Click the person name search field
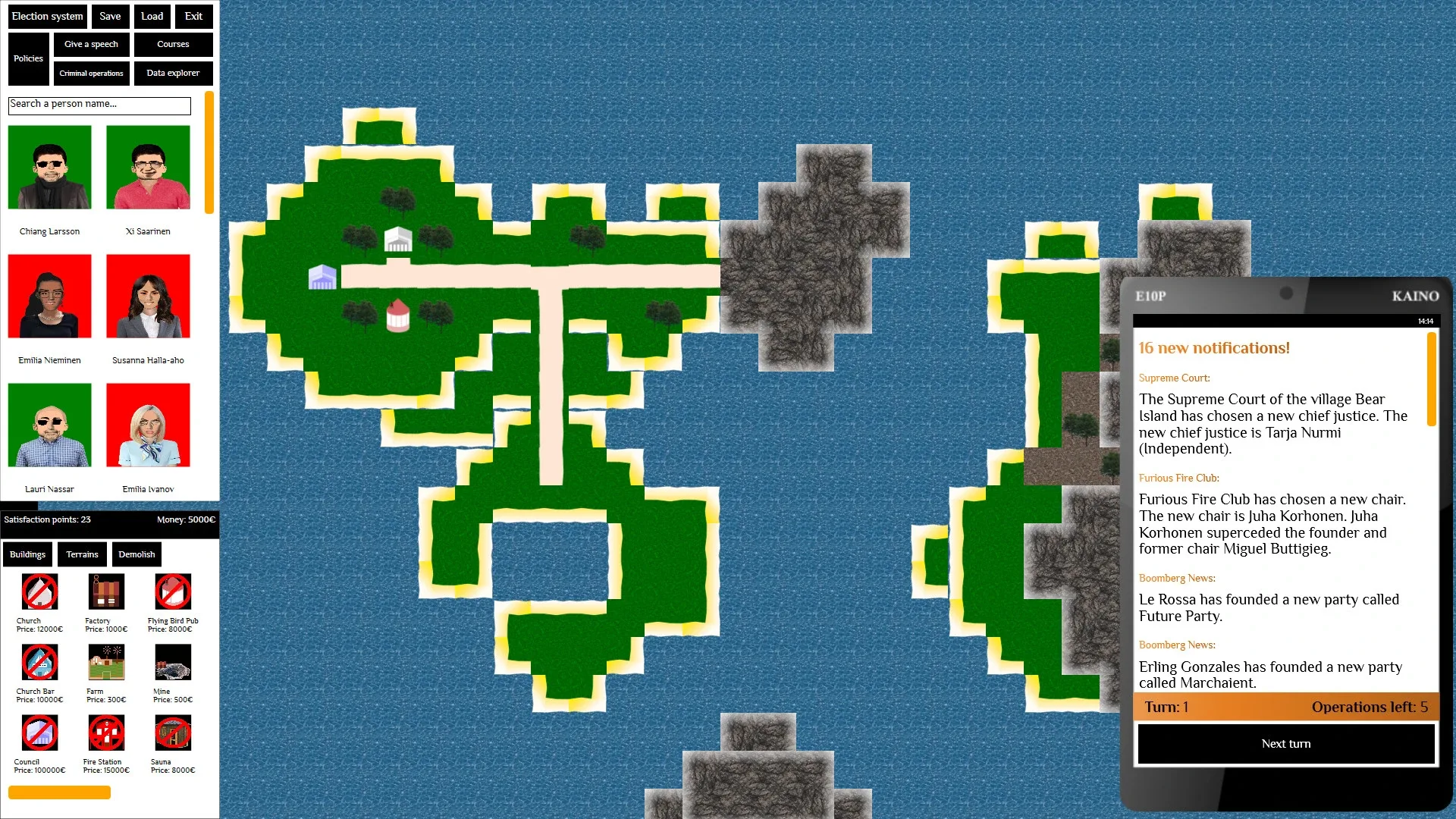Viewport: 1456px width, 819px height. click(x=99, y=106)
